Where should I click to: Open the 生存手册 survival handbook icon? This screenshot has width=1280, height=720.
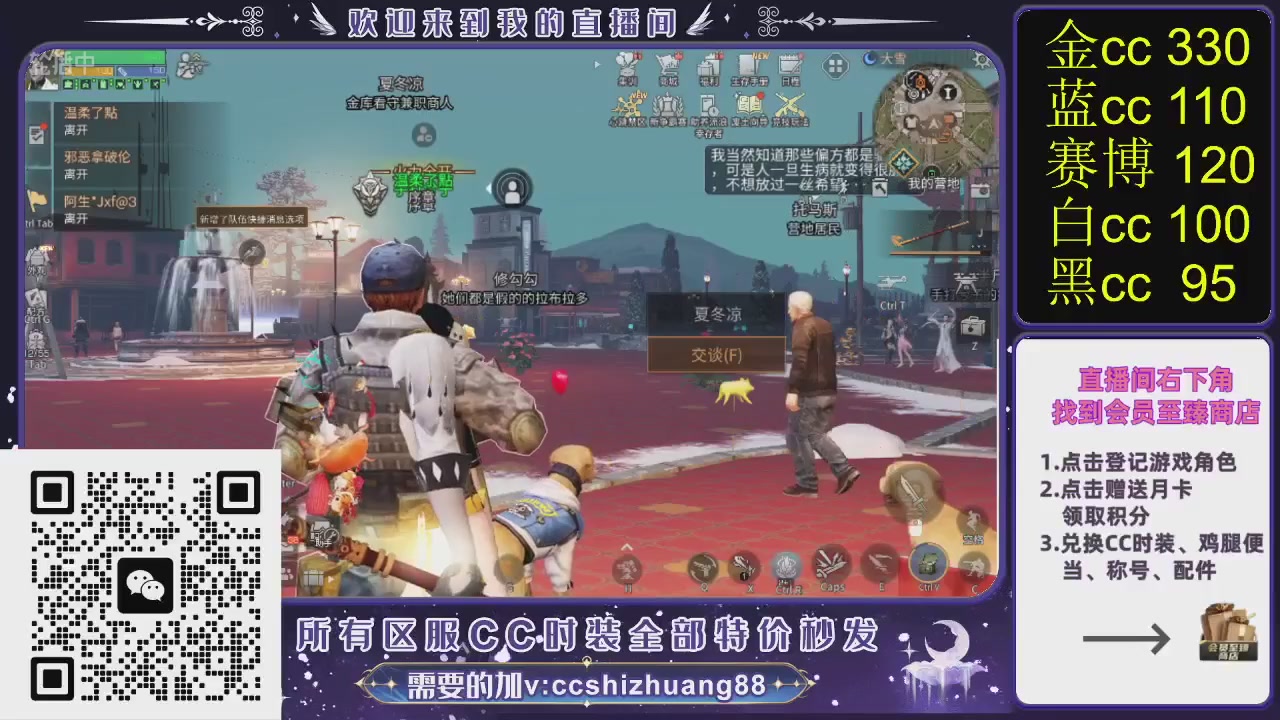point(748,66)
